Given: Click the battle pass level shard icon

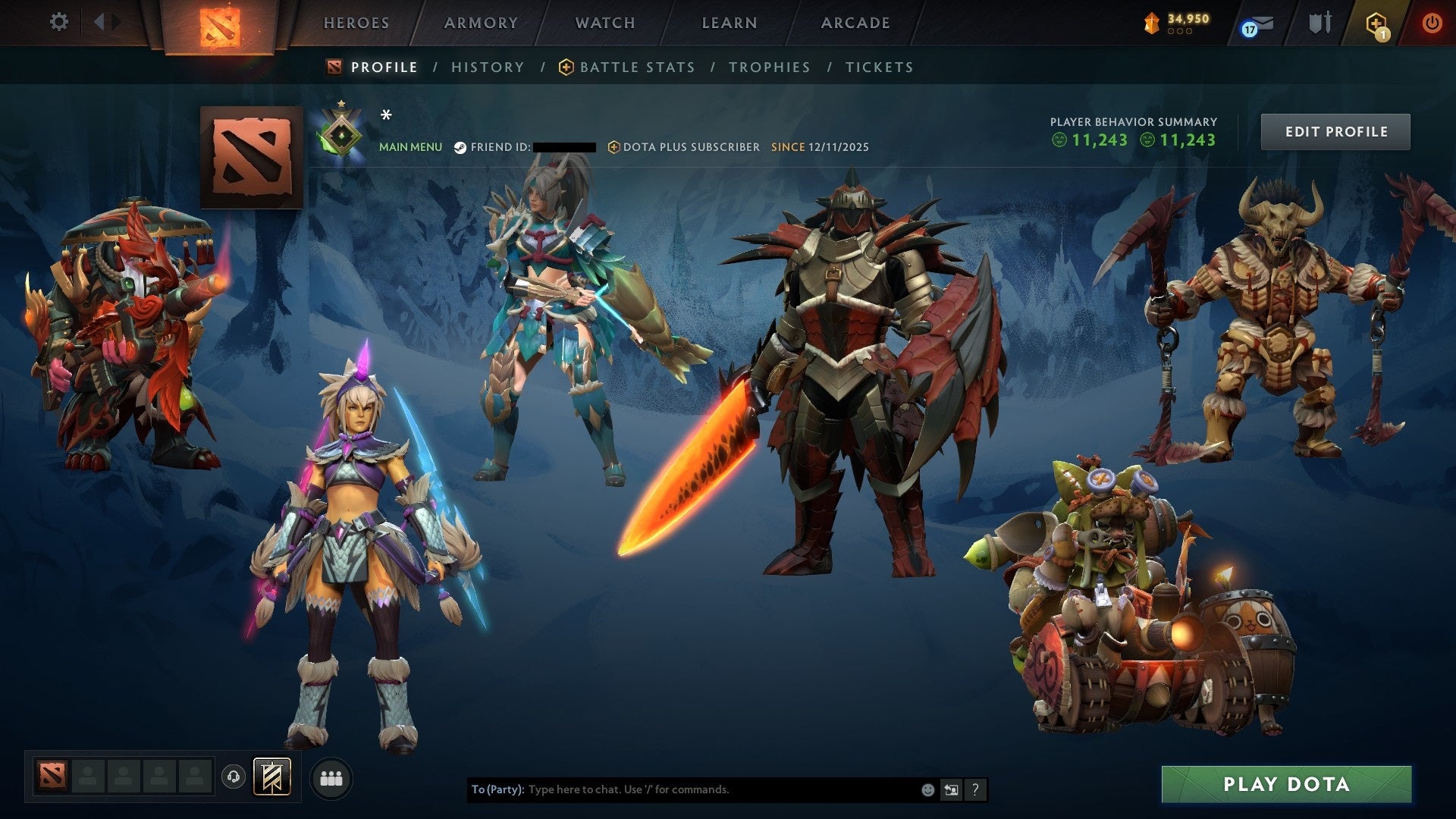Looking at the screenshot, I should [x=1151, y=20].
